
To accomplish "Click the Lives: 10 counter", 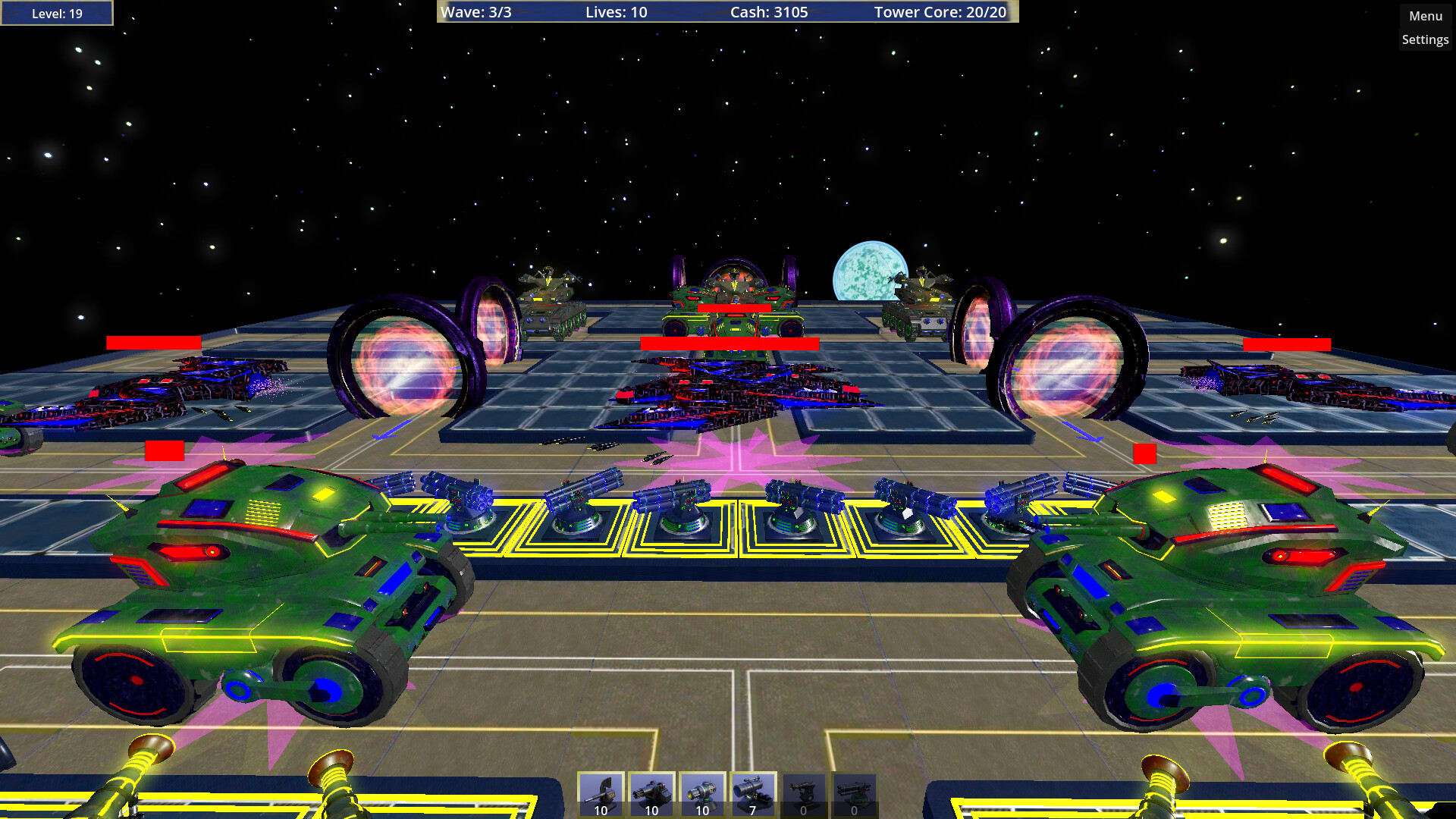I will [614, 12].
